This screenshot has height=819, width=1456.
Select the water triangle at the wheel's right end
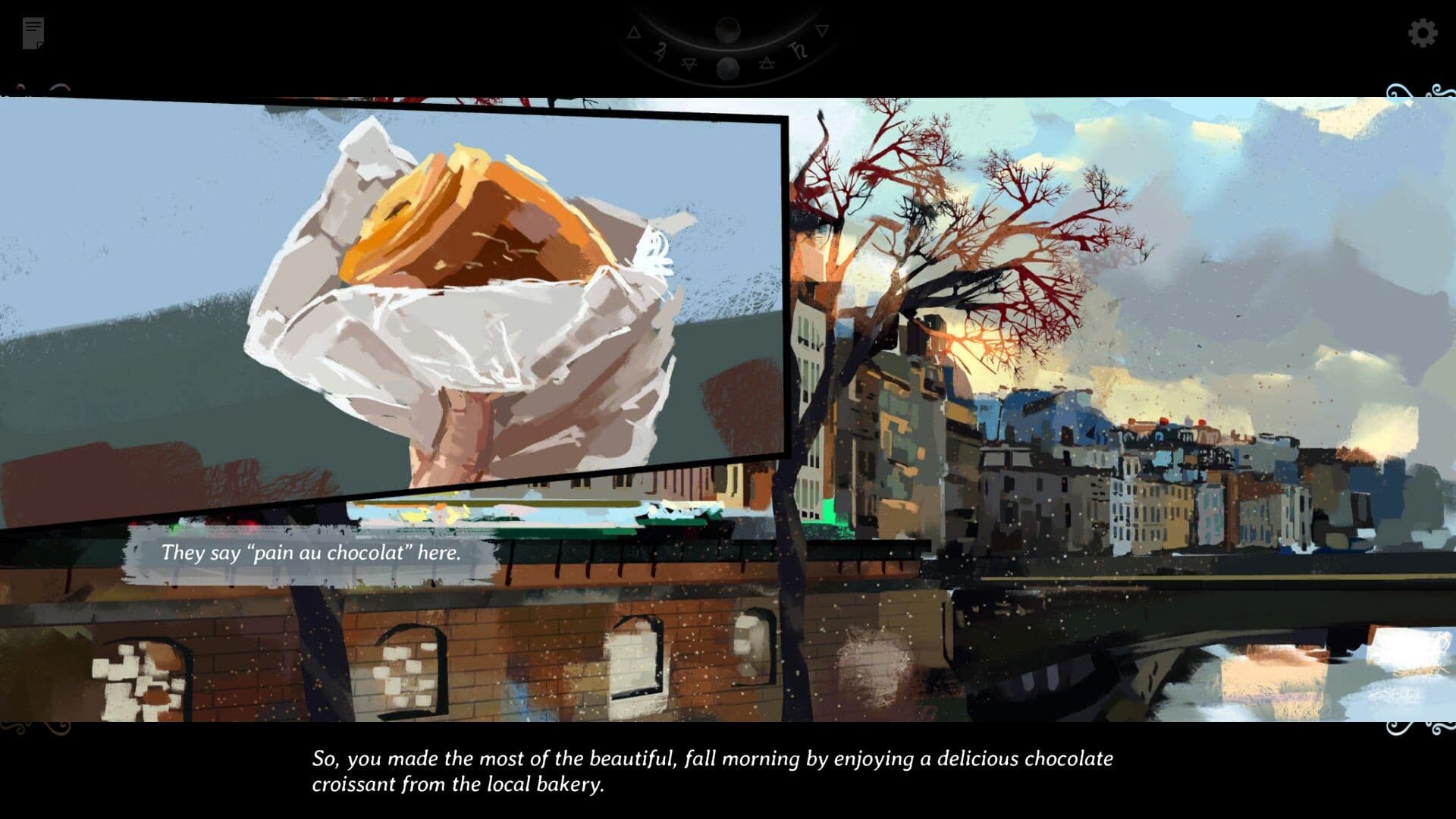click(x=823, y=33)
